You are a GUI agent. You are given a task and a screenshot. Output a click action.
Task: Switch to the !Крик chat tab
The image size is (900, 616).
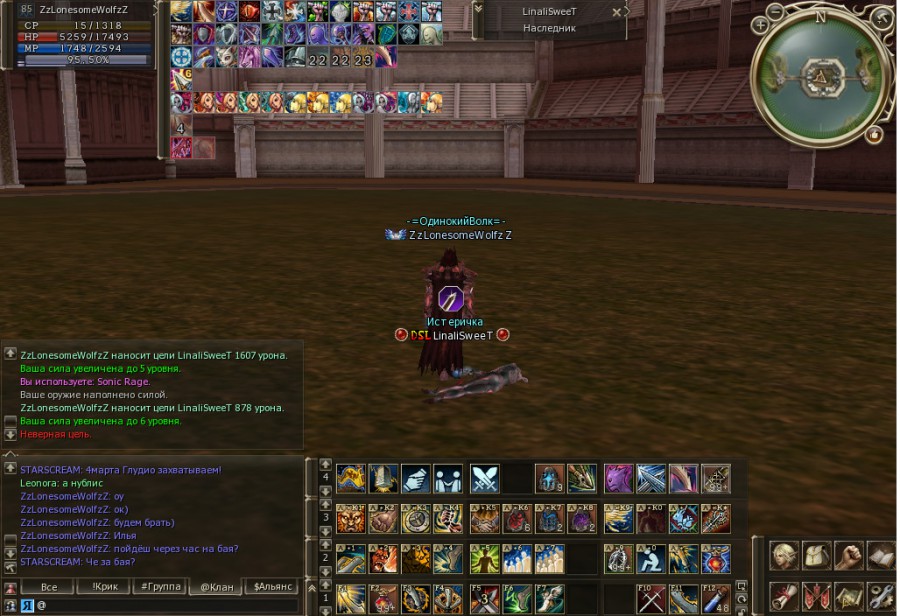(104, 587)
